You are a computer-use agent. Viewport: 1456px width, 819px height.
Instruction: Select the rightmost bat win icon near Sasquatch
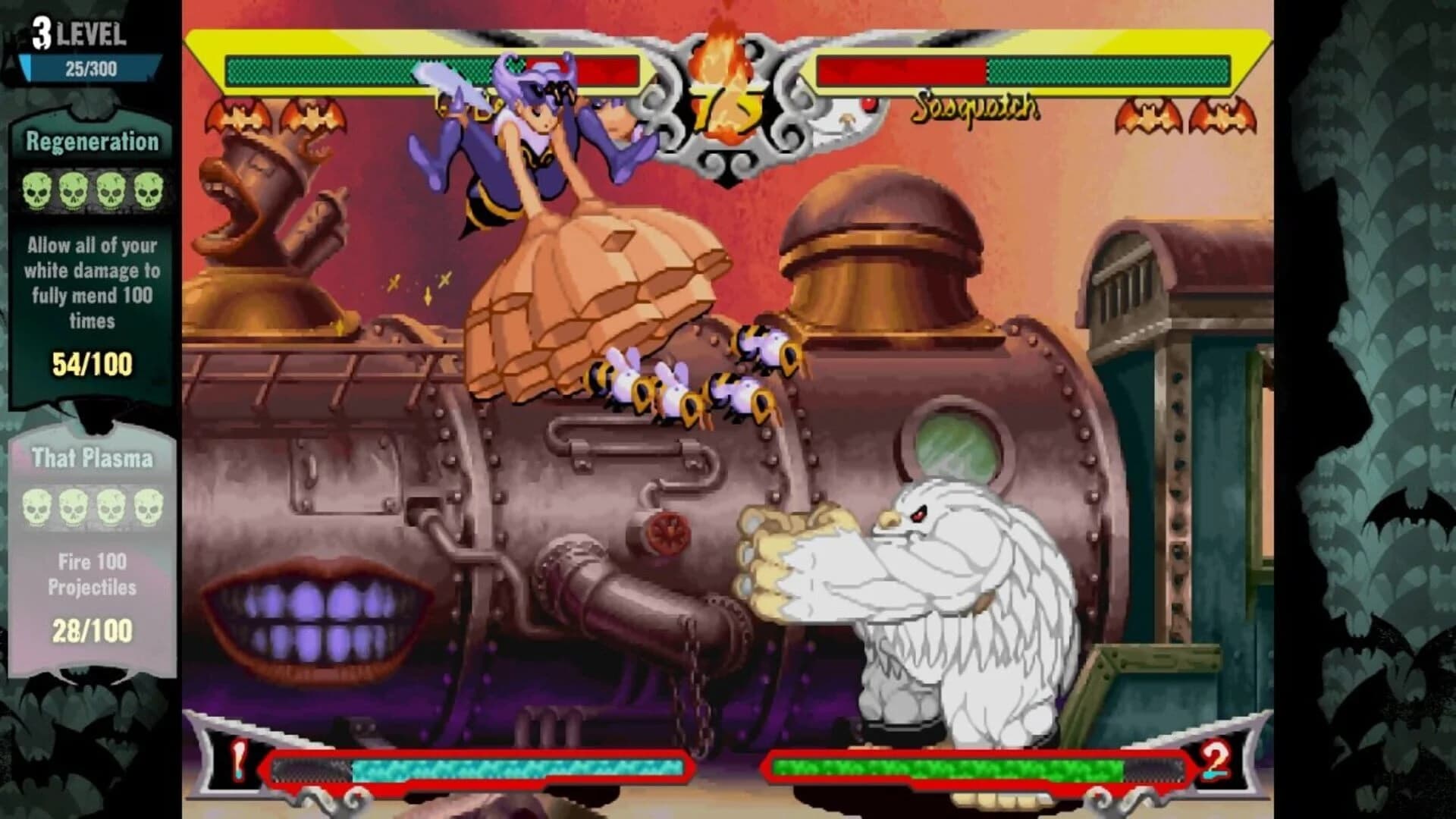click(x=1219, y=116)
